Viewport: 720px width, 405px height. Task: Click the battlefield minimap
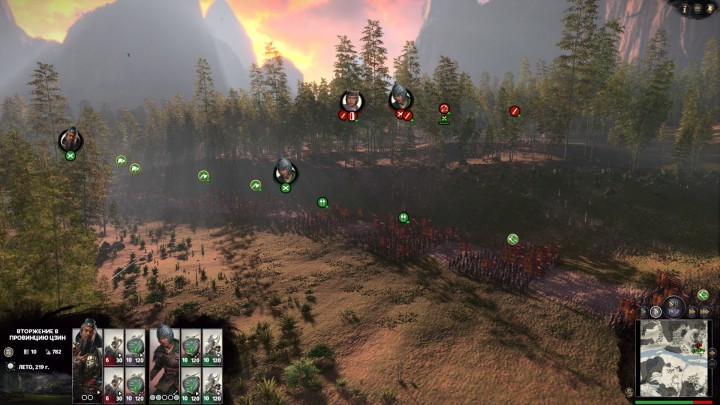(674, 358)
